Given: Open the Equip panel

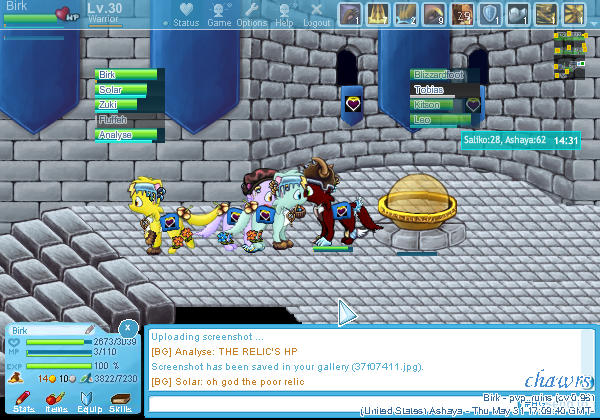Looking at the screenshot, I should click(x=87, y=402).
